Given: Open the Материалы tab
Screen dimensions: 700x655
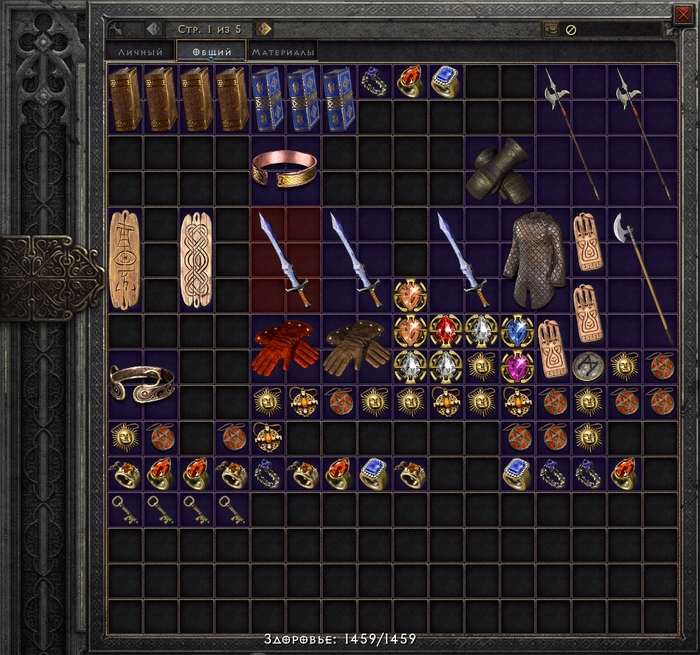Looking at the screenshot, I should click(284, 52).
